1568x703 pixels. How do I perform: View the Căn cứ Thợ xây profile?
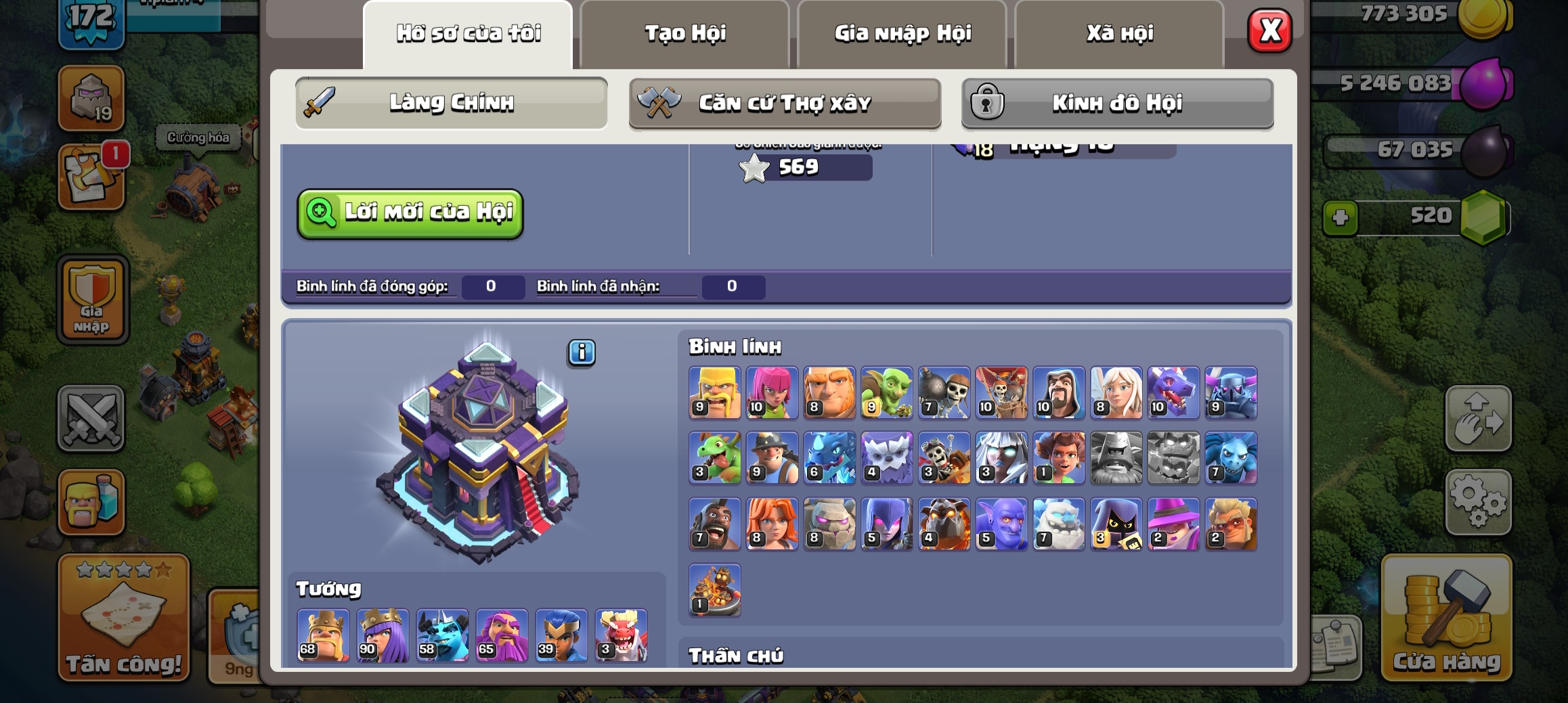point(785,103)
